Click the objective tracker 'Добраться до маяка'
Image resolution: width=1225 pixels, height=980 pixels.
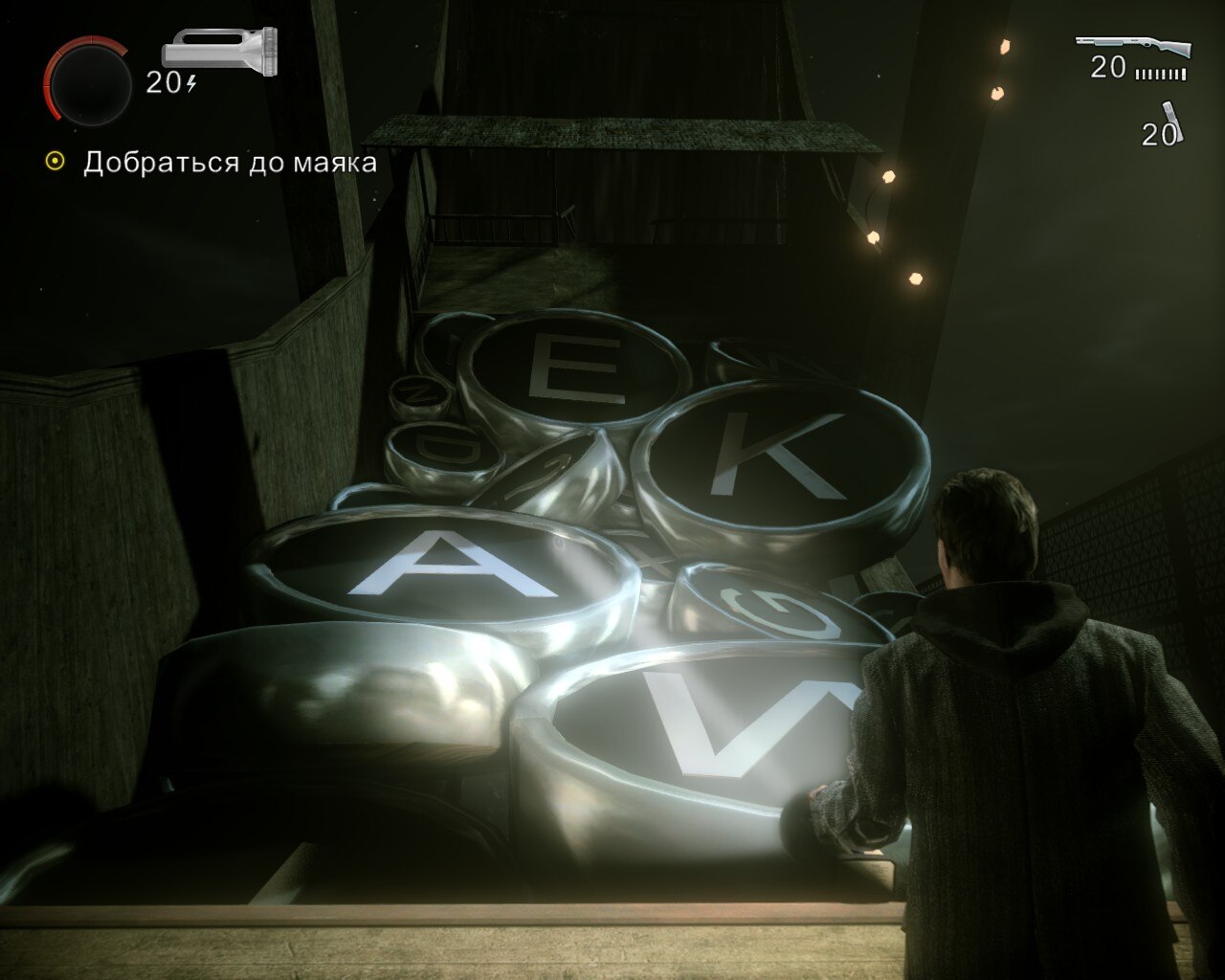(x=230, y=163)
